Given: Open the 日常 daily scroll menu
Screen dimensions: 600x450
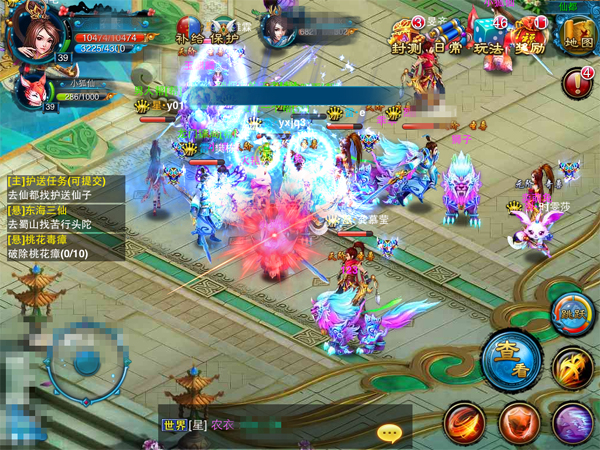Looking at the screenshot, I should click(448, 38).
